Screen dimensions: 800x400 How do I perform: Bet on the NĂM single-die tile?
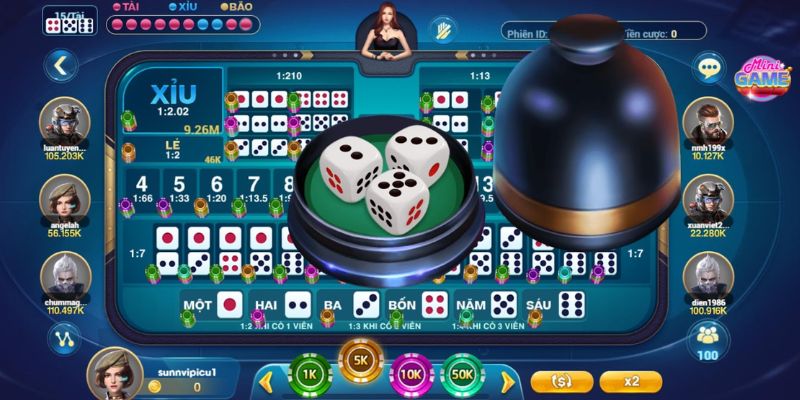(x=486, y=303)
